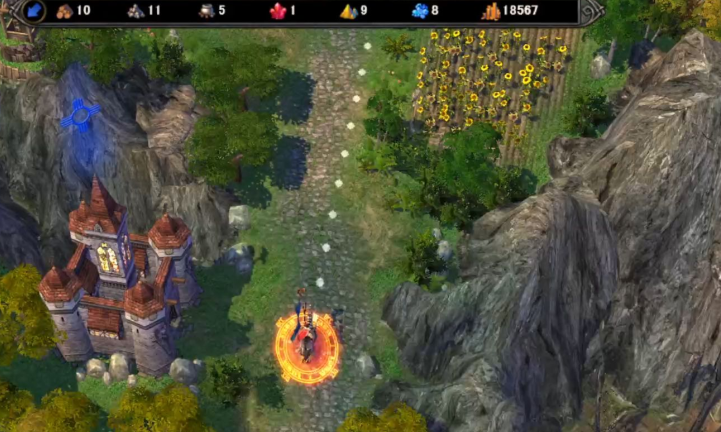Click the blue arrow button in the resource bar
This screenshot has width=721, height=432.
click(x=32, y=11)
